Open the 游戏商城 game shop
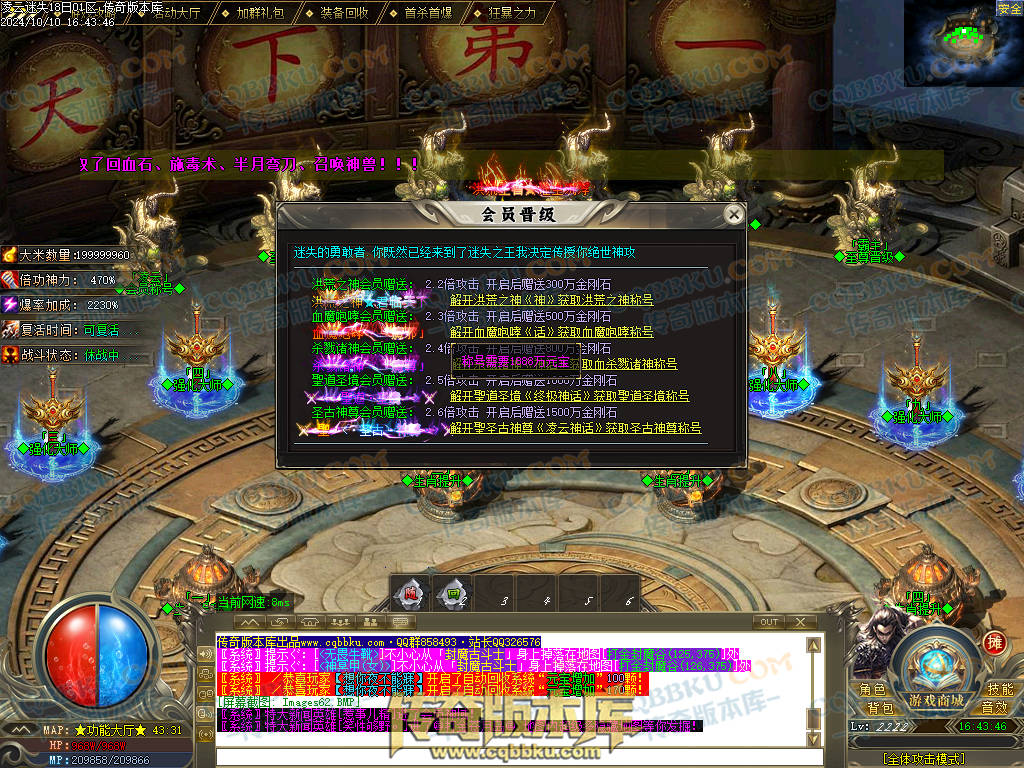 tap(936, 699)
